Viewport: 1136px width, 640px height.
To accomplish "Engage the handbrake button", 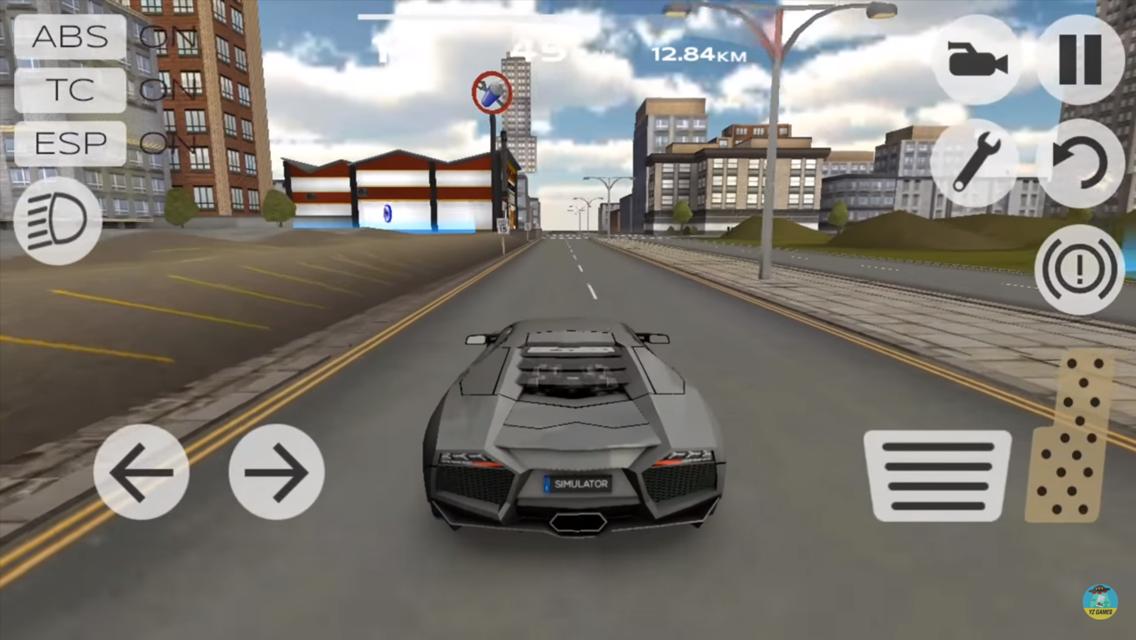I will (1080, 269).
